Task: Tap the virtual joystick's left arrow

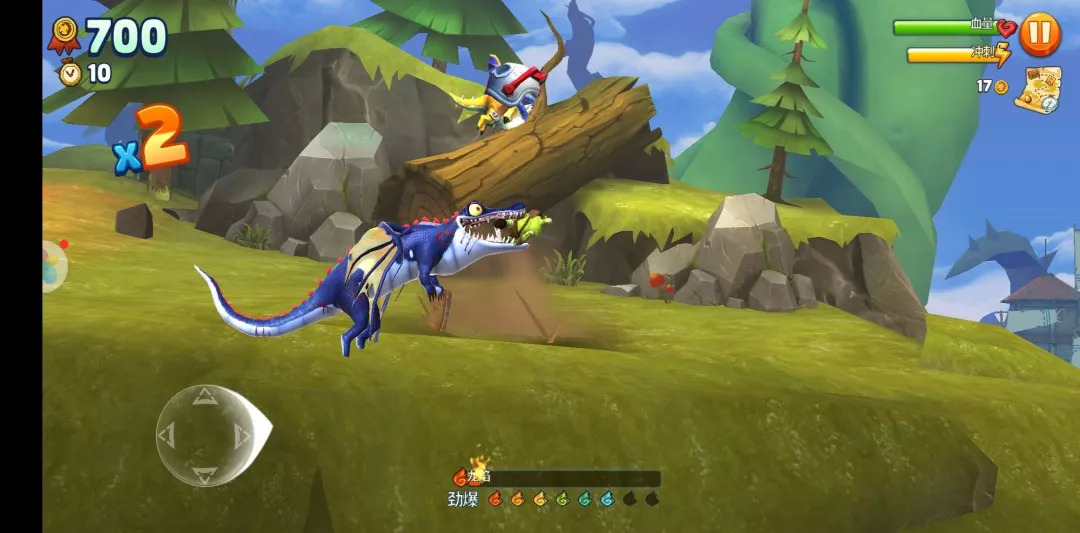Action: tap(168, 435)
